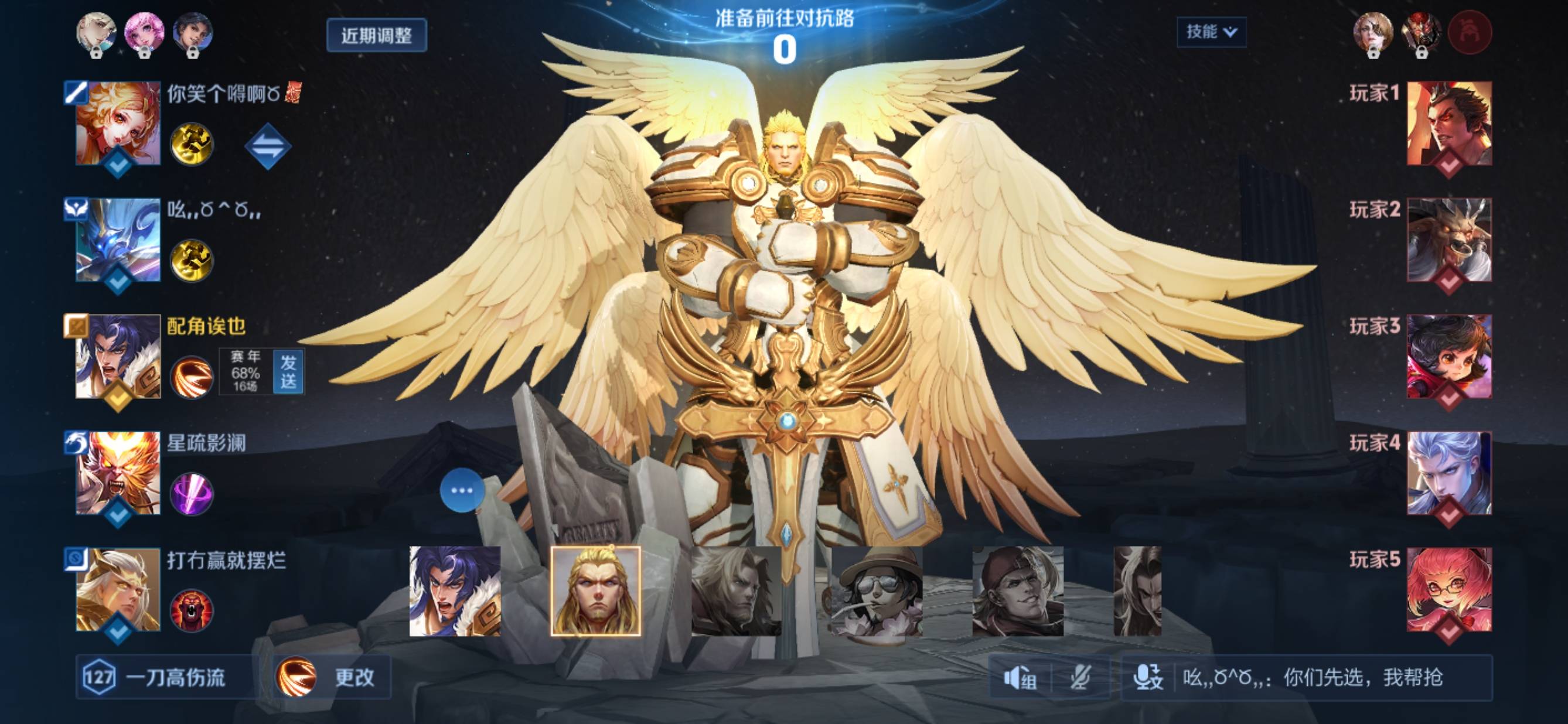Tap the hero swap arrows icon
The height and width of the screenshot is (724, 1568).
[267, 146]
